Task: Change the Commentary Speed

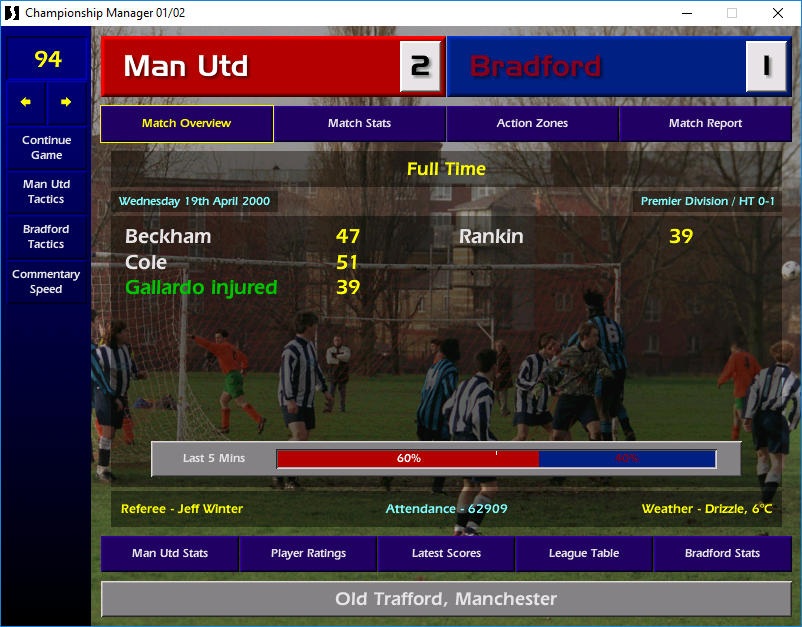Action: pos(46,281)
